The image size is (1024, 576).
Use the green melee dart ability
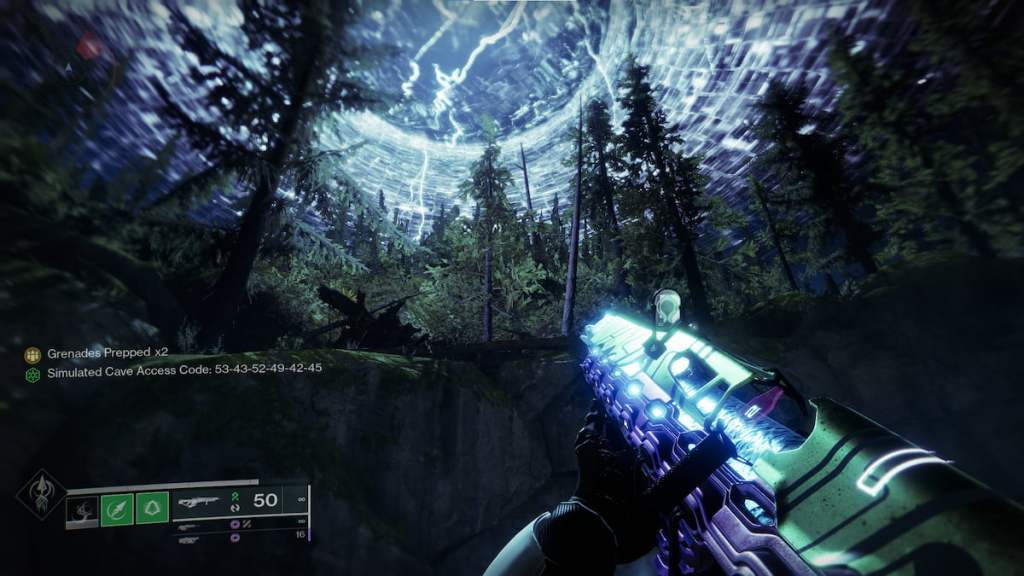pyautogui.click(x=117, y=510)
